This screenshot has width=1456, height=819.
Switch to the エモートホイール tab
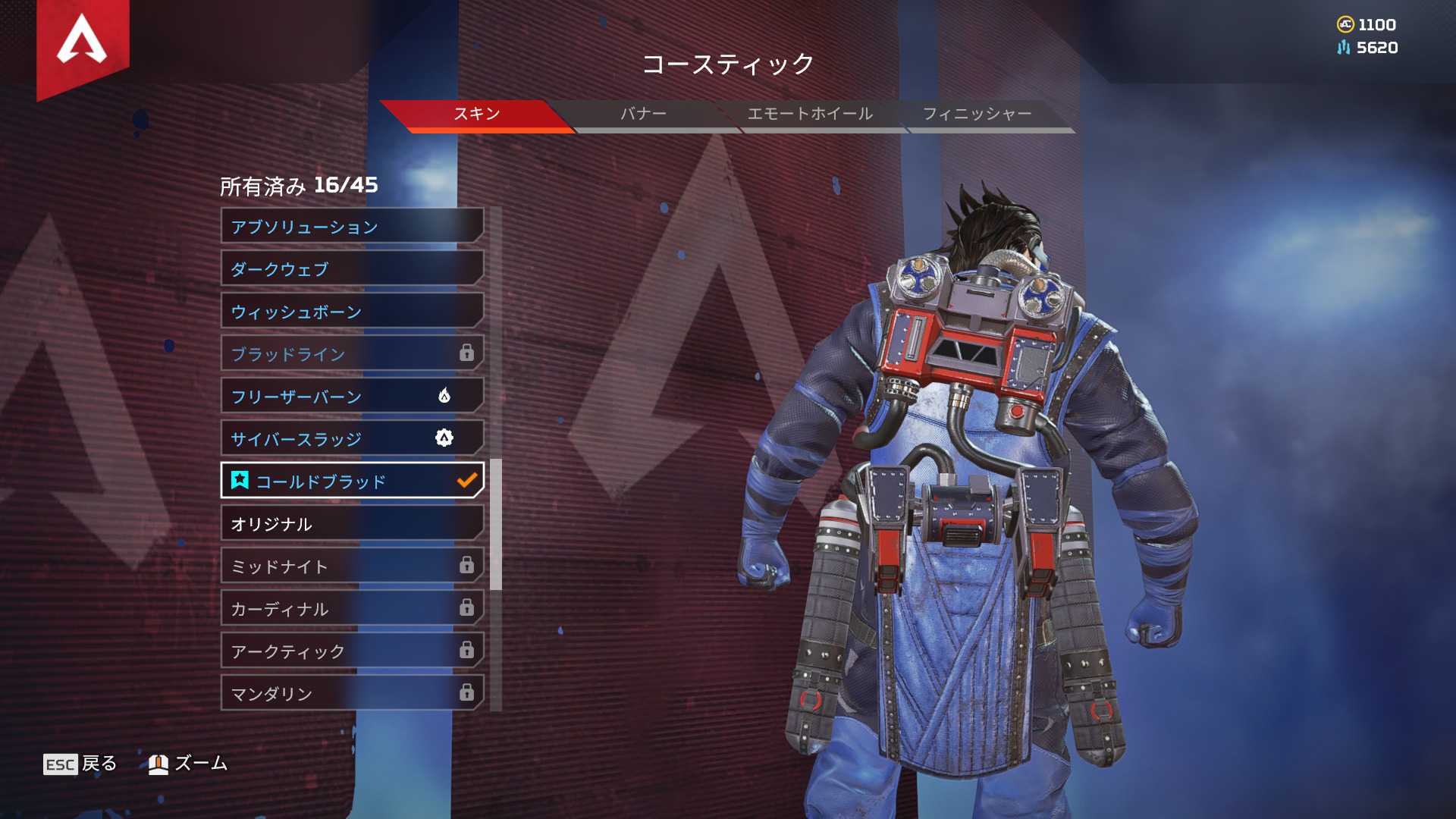click(810, 114)
